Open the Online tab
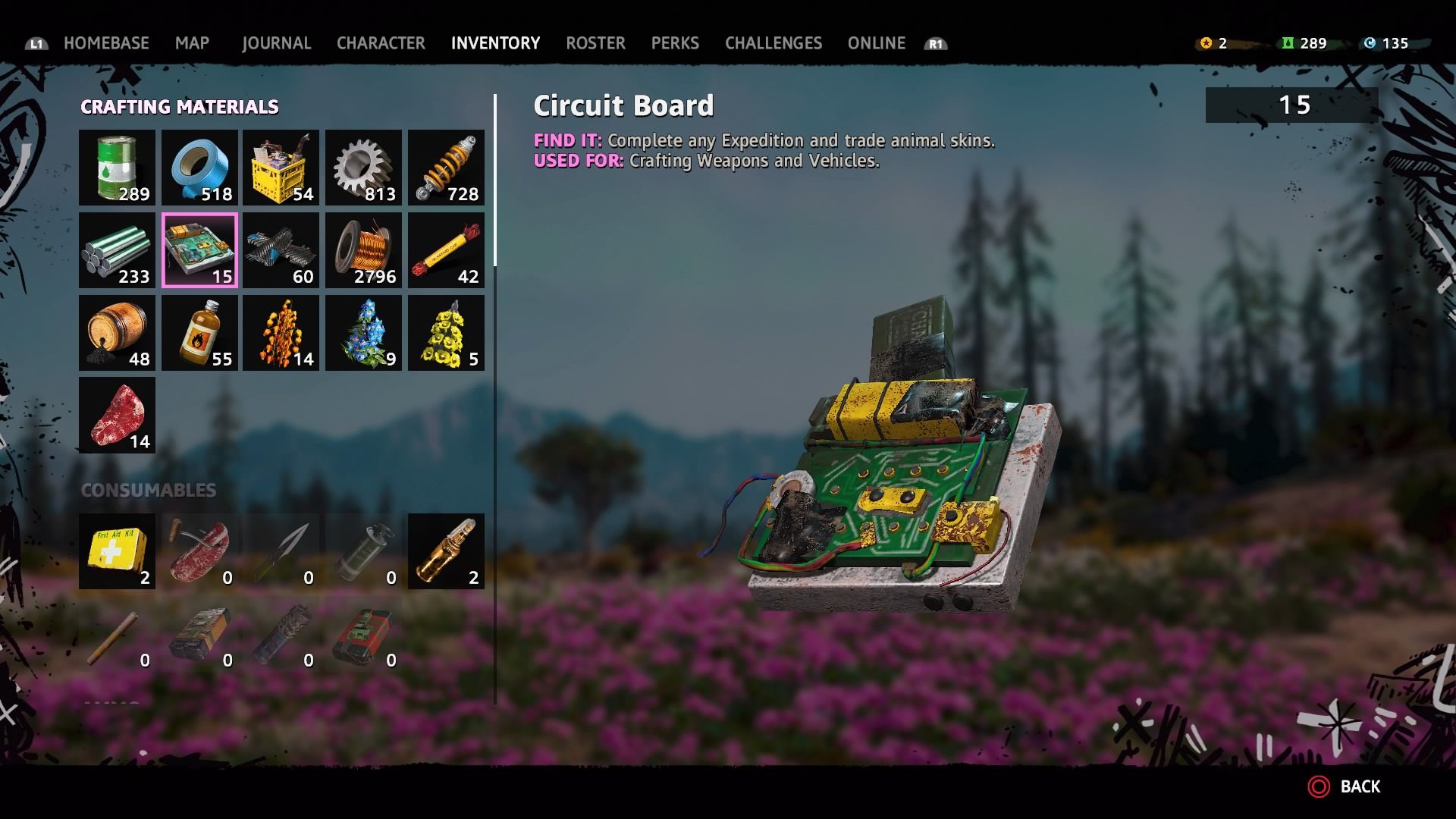Viewport: 1456px width, 819px height. pos(876,43)
